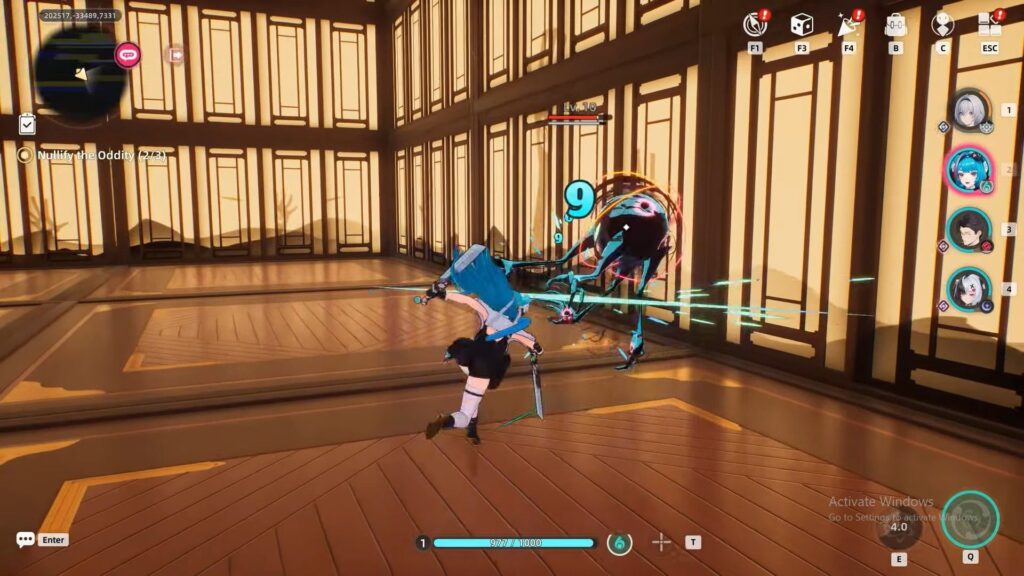
Task: Activate the skill on 4.0 cooldown
Action: coord(899,526)
